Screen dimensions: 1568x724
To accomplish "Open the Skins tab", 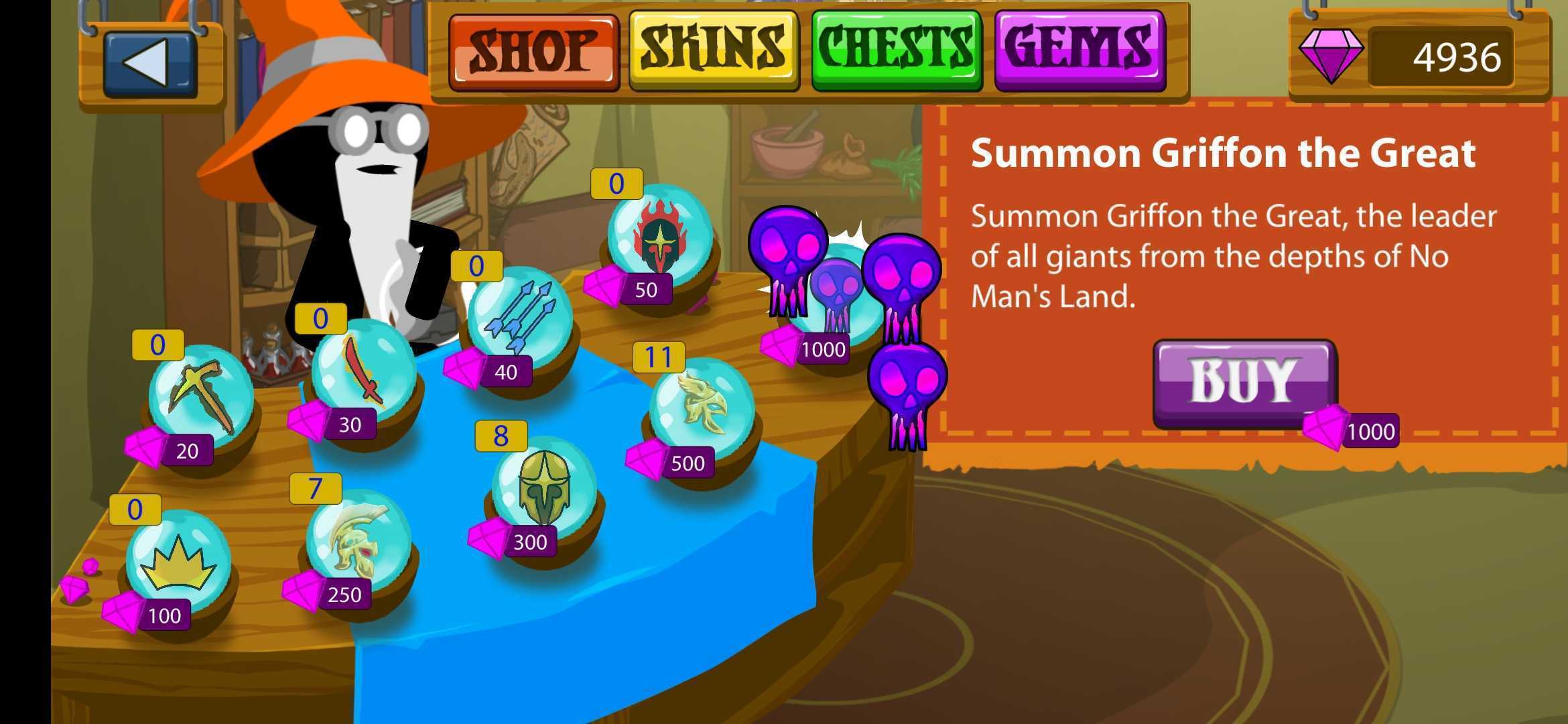I will (714, 50).
